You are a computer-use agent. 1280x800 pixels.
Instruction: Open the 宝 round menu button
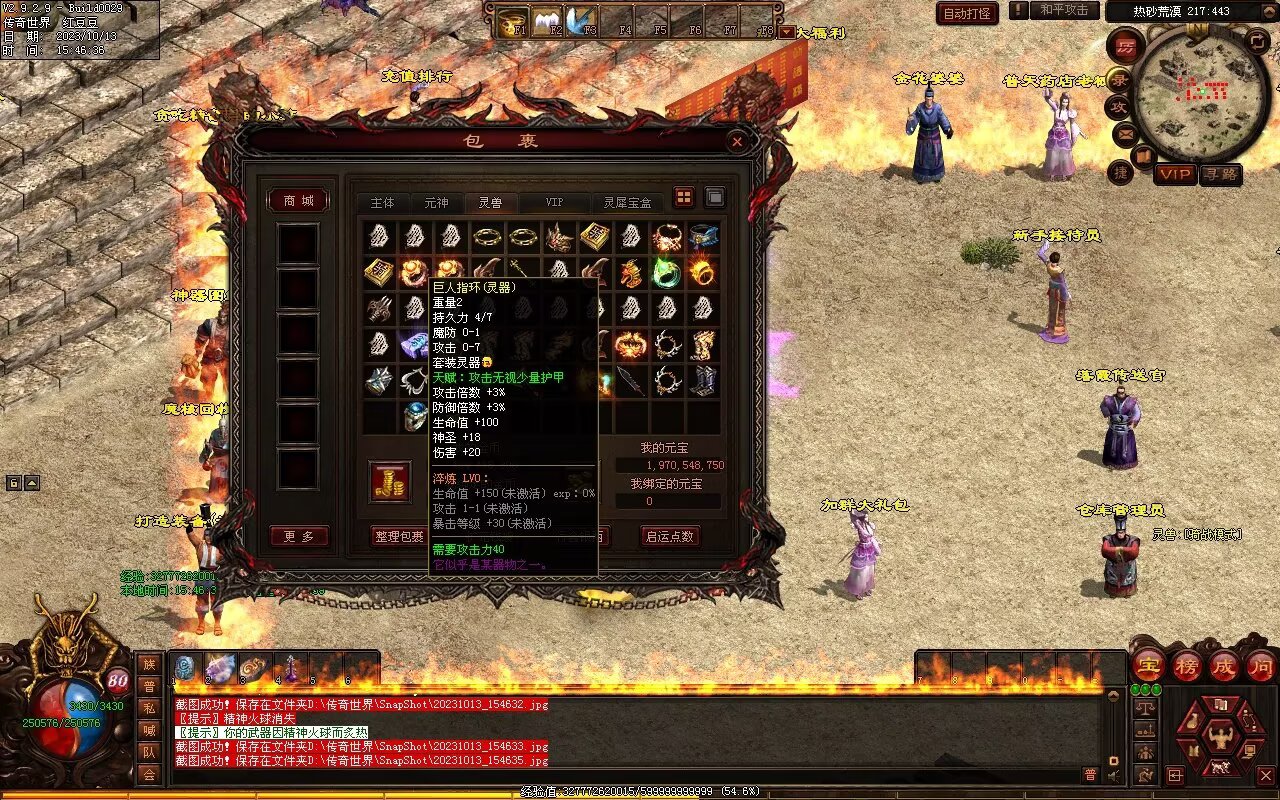[x=1148, y=665]
